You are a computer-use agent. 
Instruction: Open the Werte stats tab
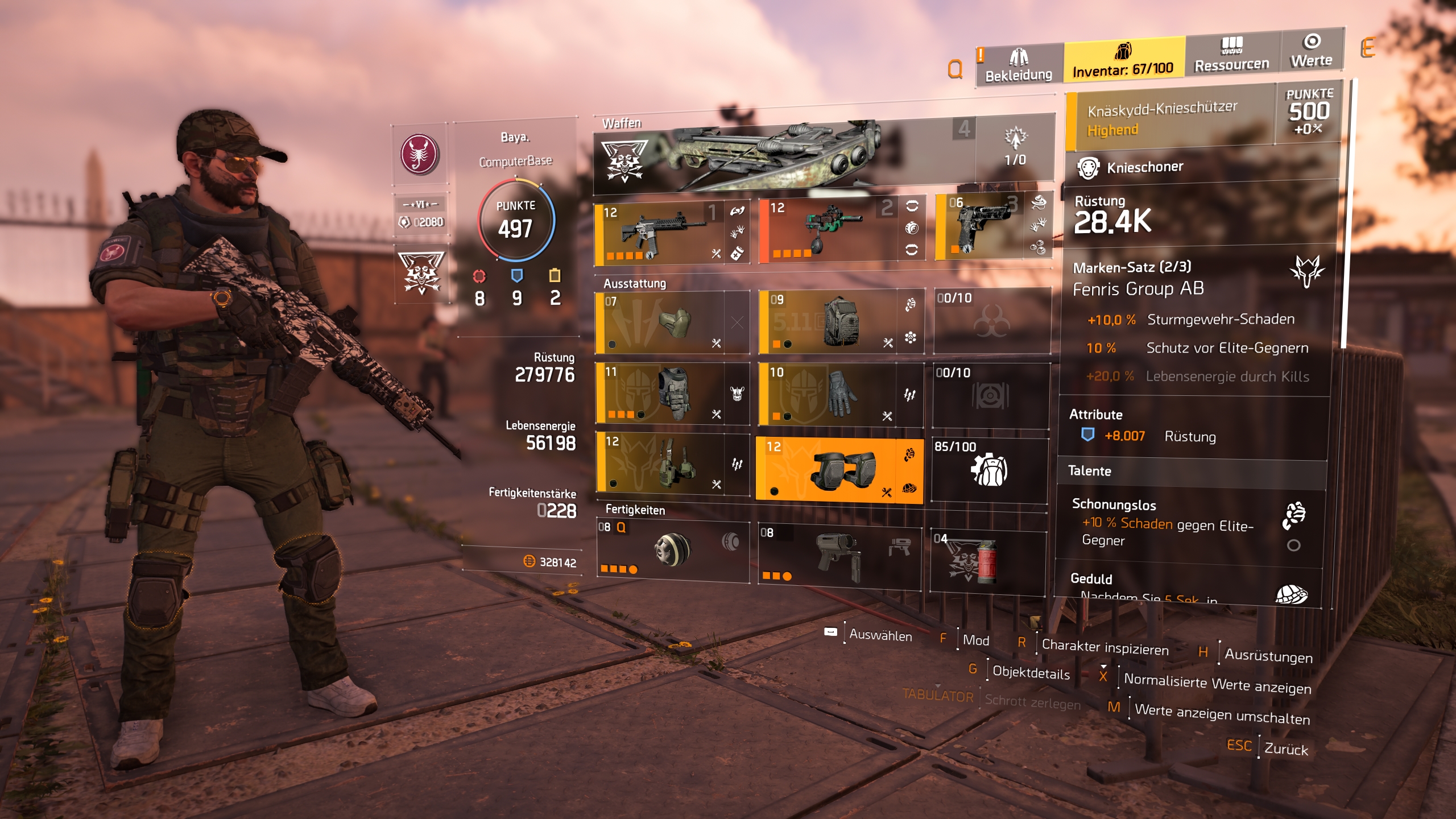[x=1312, y=51]
